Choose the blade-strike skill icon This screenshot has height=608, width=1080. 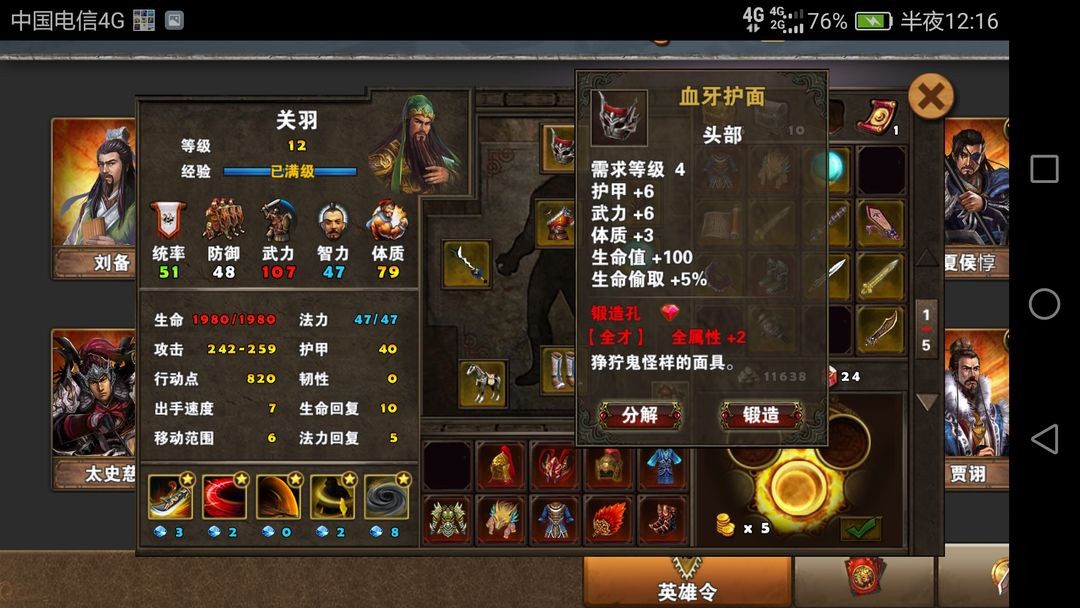(170, 497)
